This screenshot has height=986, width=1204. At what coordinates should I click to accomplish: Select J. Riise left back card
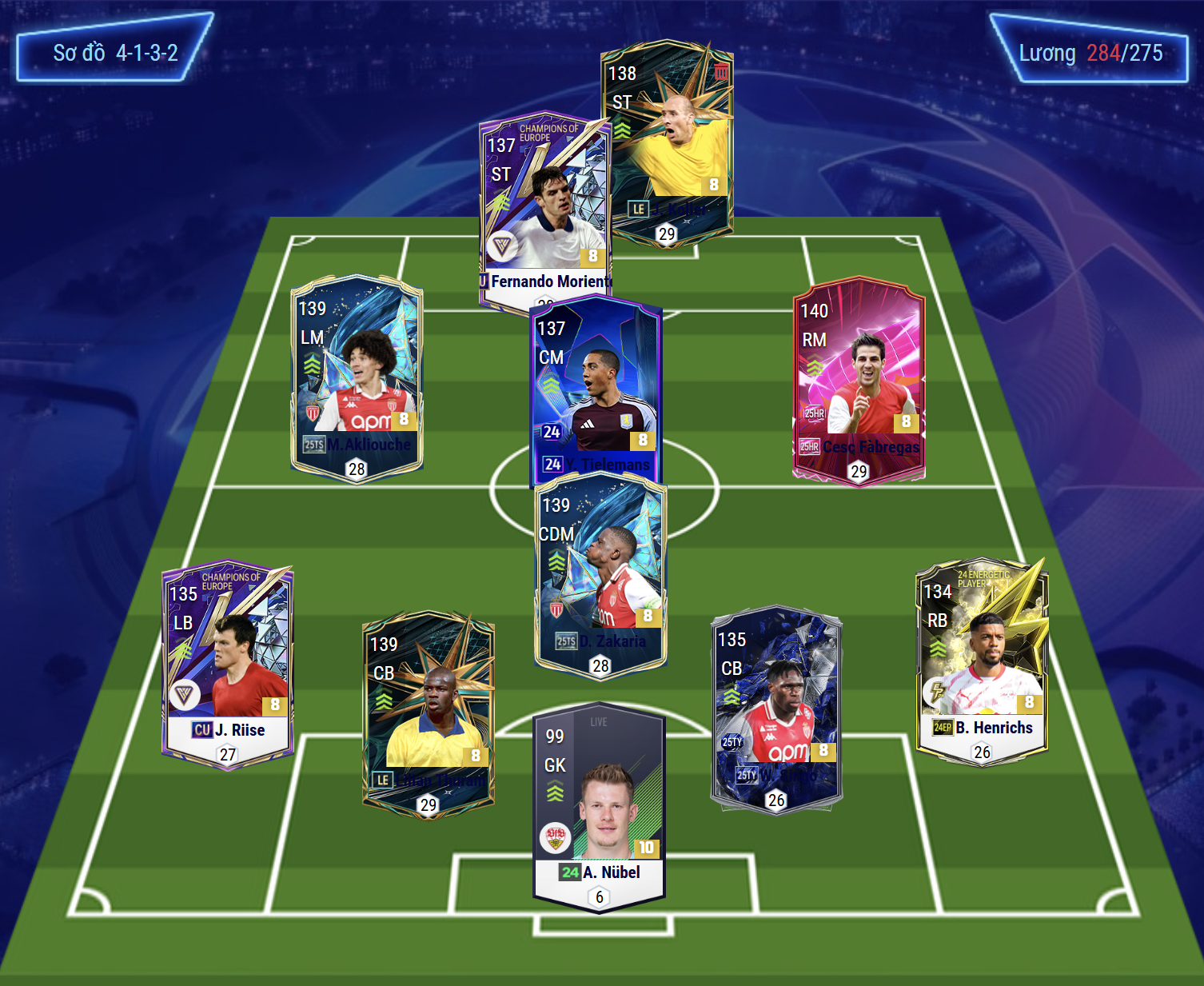[x=228, y=664]
